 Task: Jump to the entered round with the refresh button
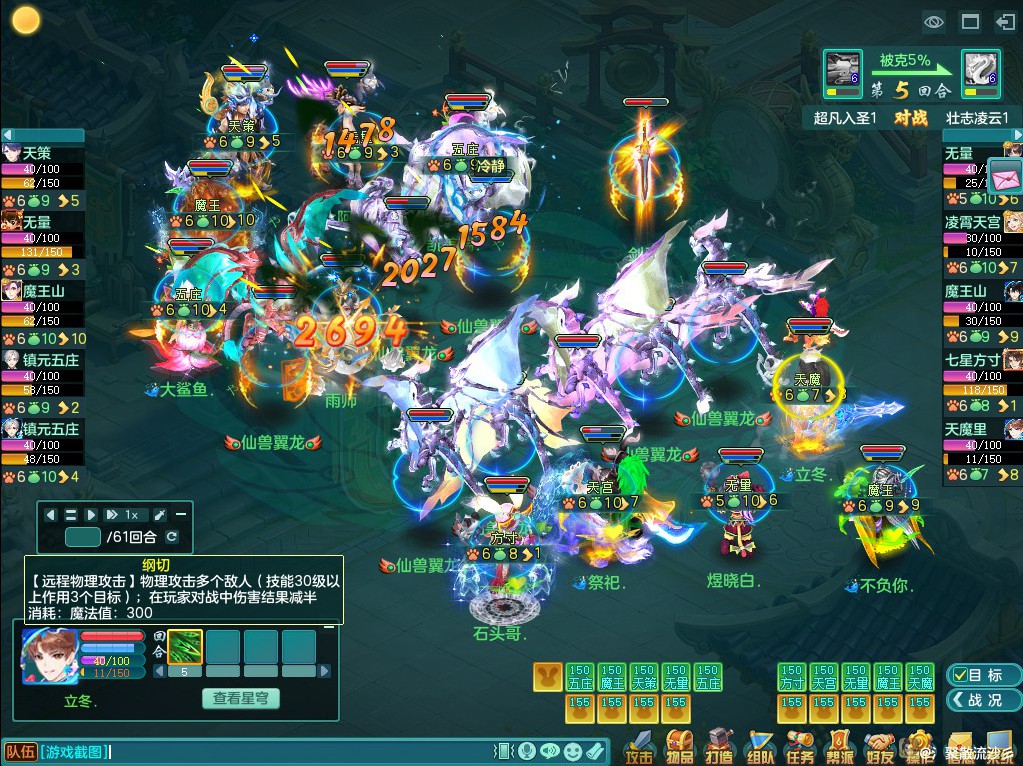(172, 538)
